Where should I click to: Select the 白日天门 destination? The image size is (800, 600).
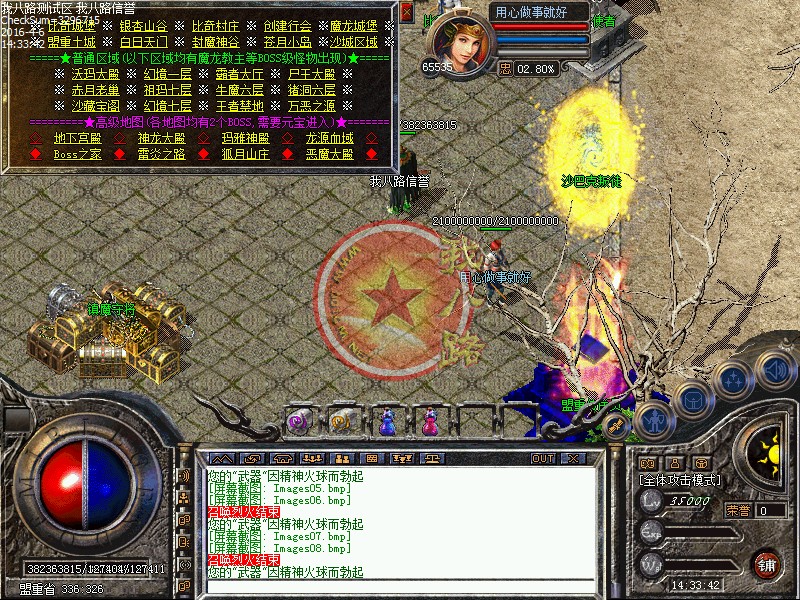145,43
